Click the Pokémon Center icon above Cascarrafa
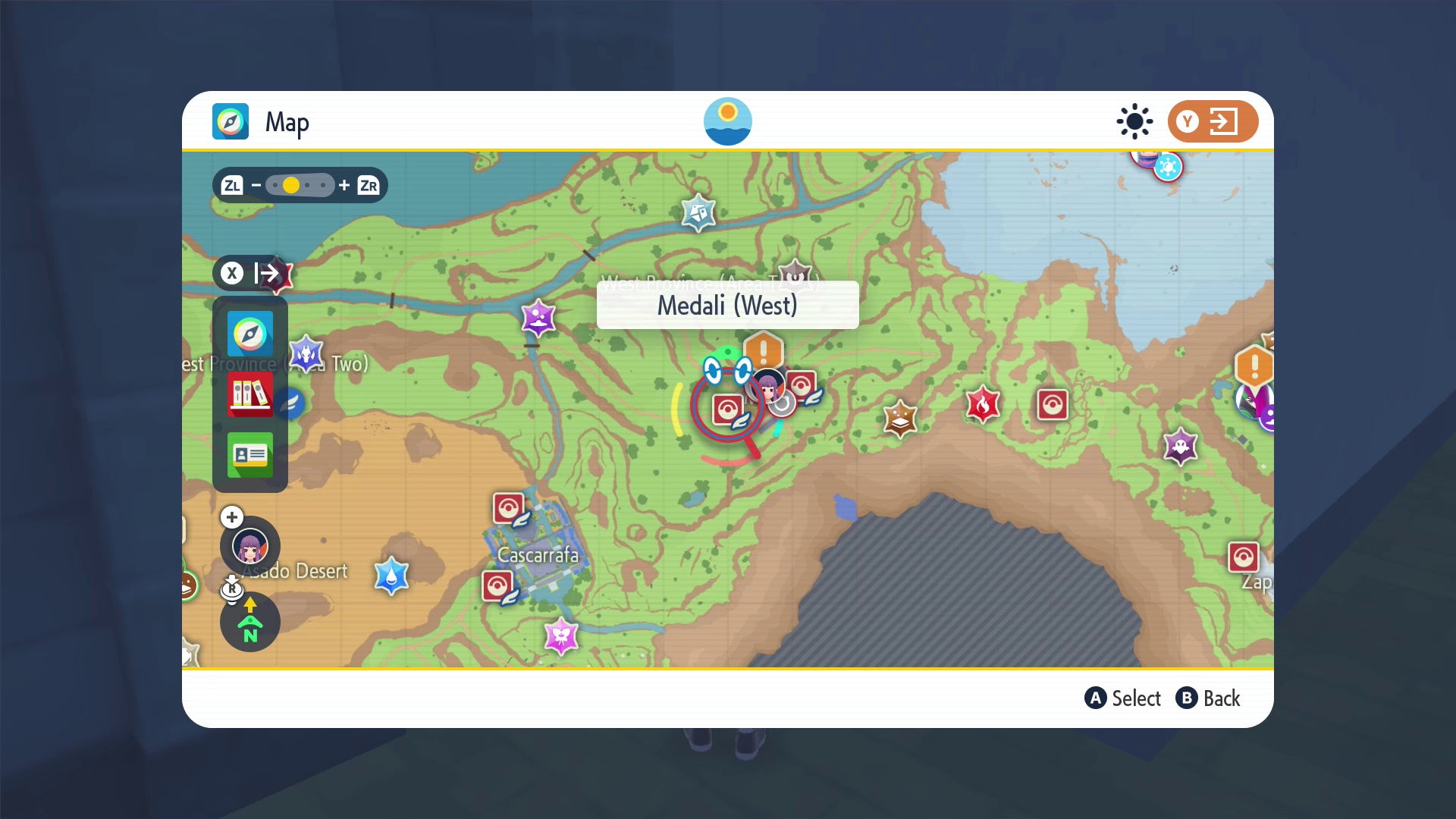Image resolution: width=1456 pixels, height=819 pixels. pyautogui.click(x=509, y=509)
